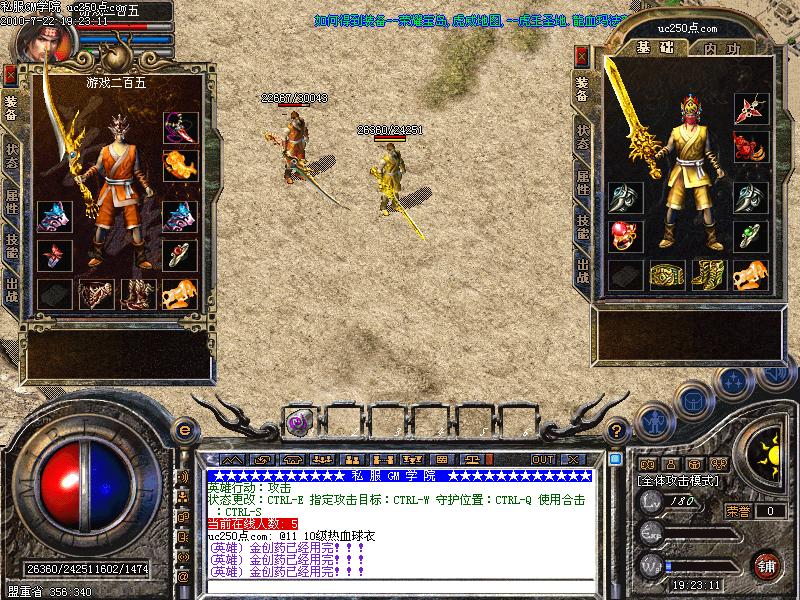Open the 铺 shop button
800x600 pixels.
click(766, 563)
